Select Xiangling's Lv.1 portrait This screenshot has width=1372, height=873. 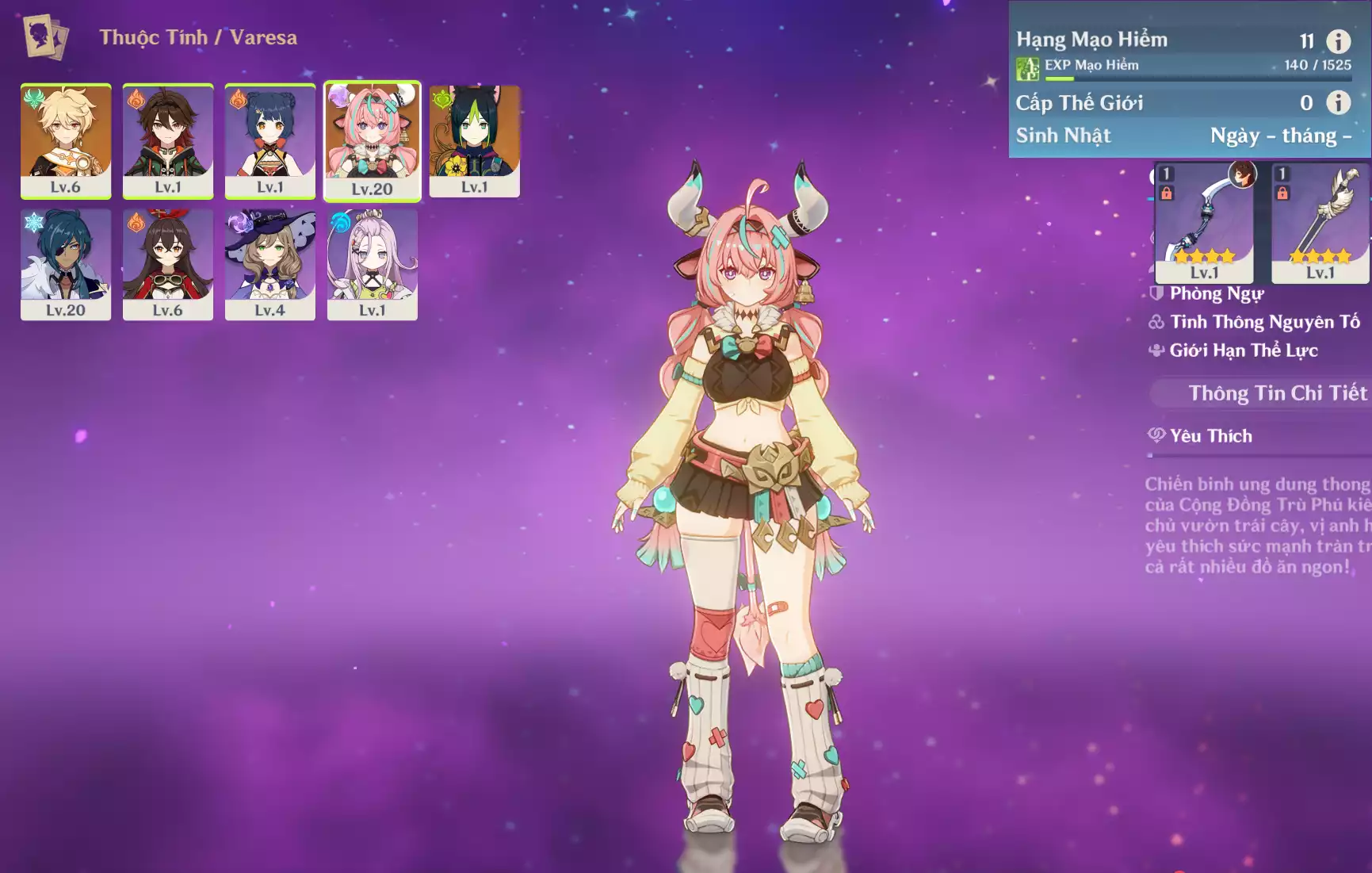pyautogui.click(x=270, y=140)
